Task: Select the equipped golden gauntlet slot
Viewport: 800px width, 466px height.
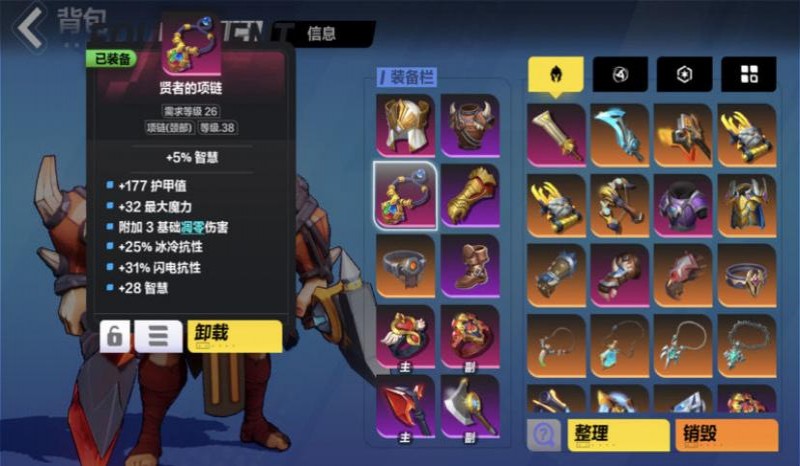Action: [469, 193]
